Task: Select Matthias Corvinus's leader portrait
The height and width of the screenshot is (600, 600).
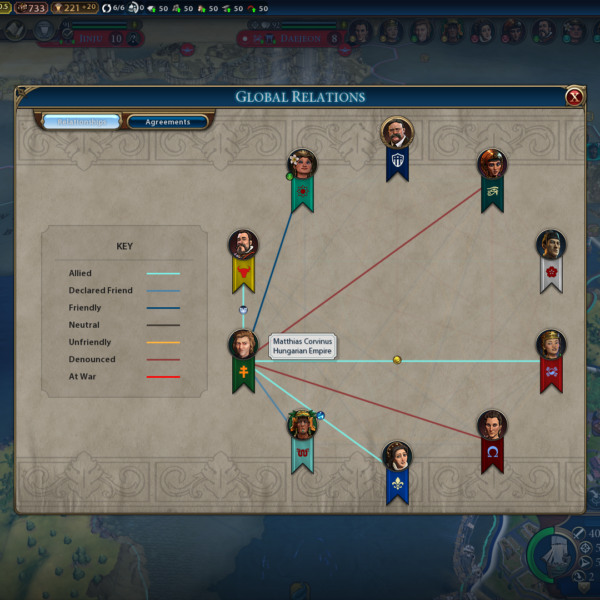Action: point(243,345)
